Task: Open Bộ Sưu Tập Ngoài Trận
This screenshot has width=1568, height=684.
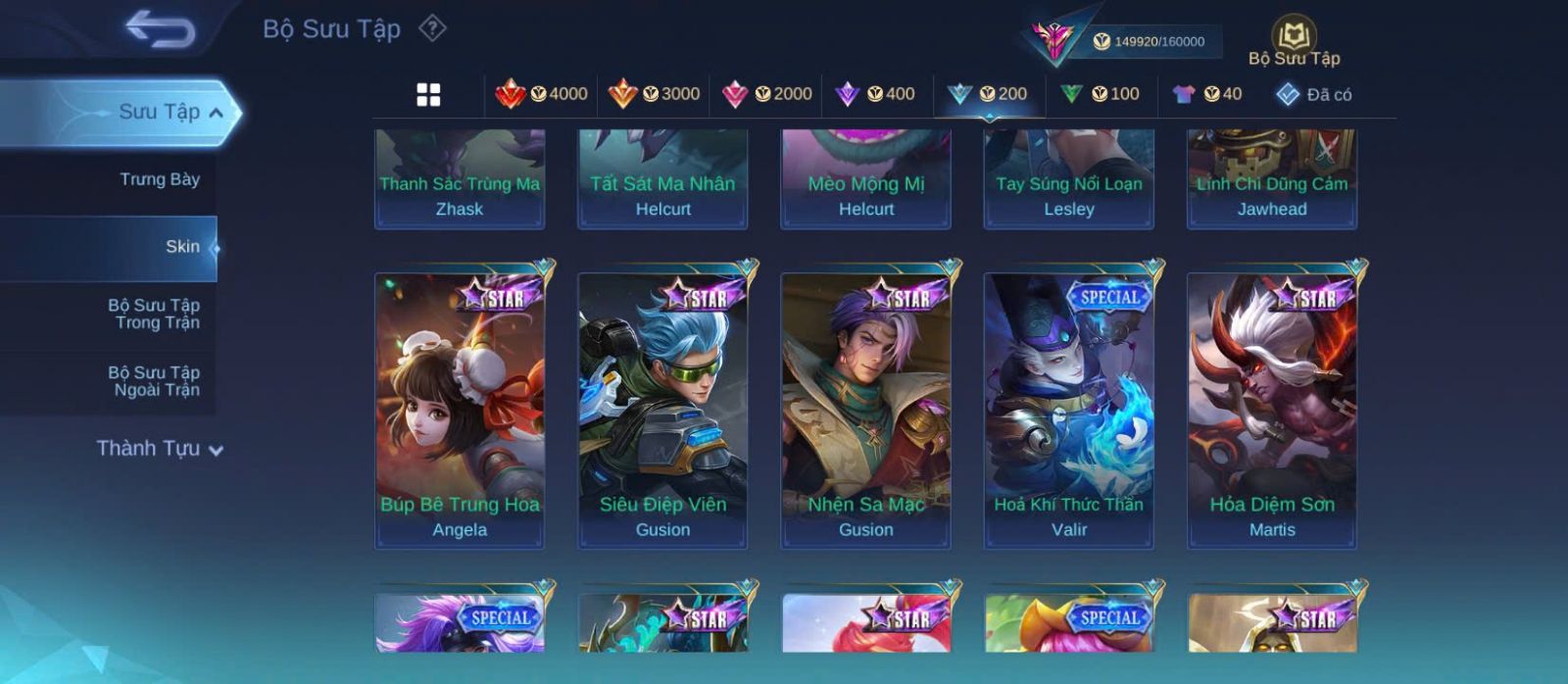Action: tap(154, 381)
